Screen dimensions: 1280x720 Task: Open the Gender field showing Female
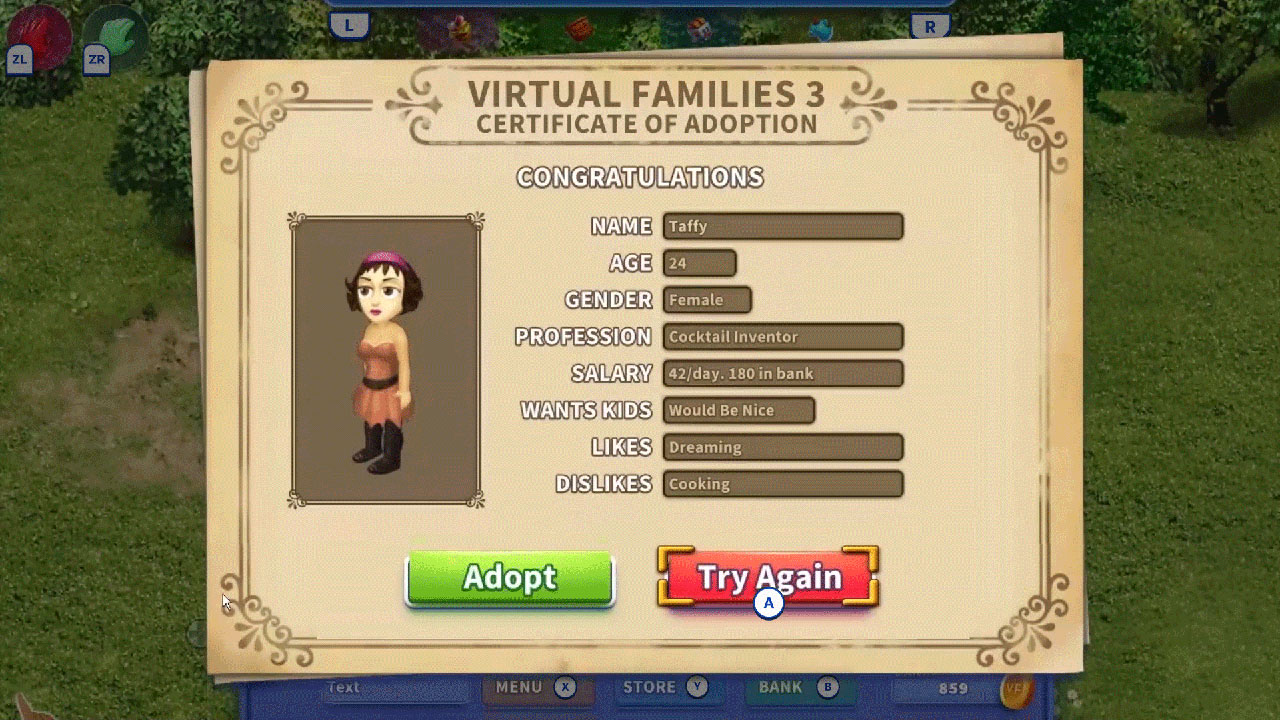706,300
